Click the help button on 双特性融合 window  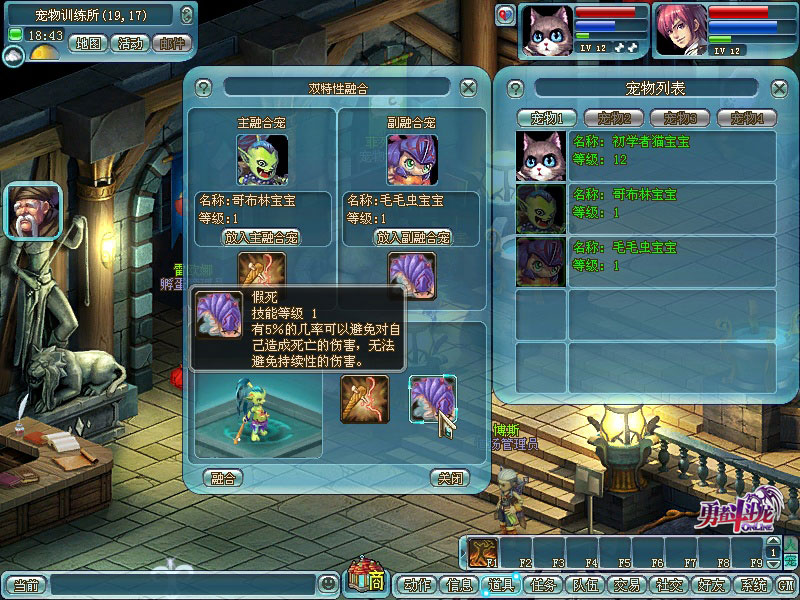coord(204,88)
